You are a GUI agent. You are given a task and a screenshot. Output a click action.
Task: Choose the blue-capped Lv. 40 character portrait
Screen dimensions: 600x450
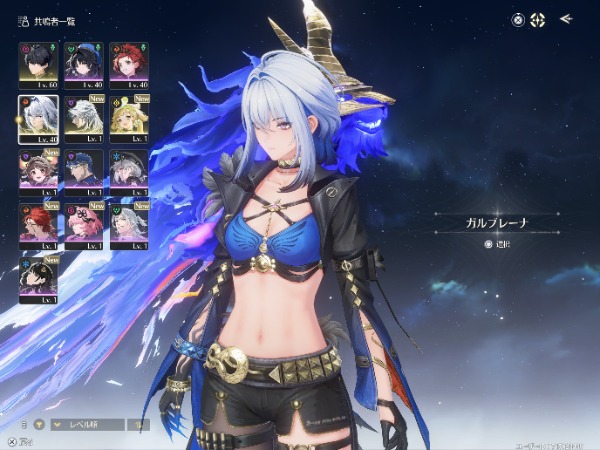coord(83,64)
